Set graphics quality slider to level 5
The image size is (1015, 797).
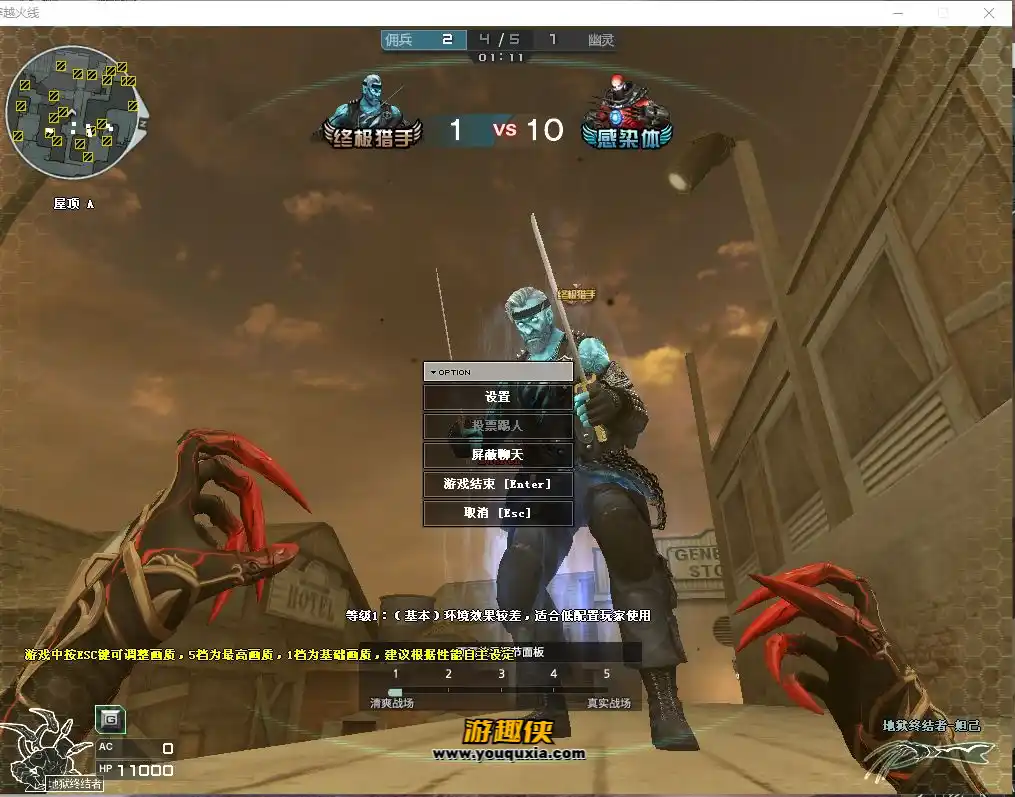click(606, 691)
